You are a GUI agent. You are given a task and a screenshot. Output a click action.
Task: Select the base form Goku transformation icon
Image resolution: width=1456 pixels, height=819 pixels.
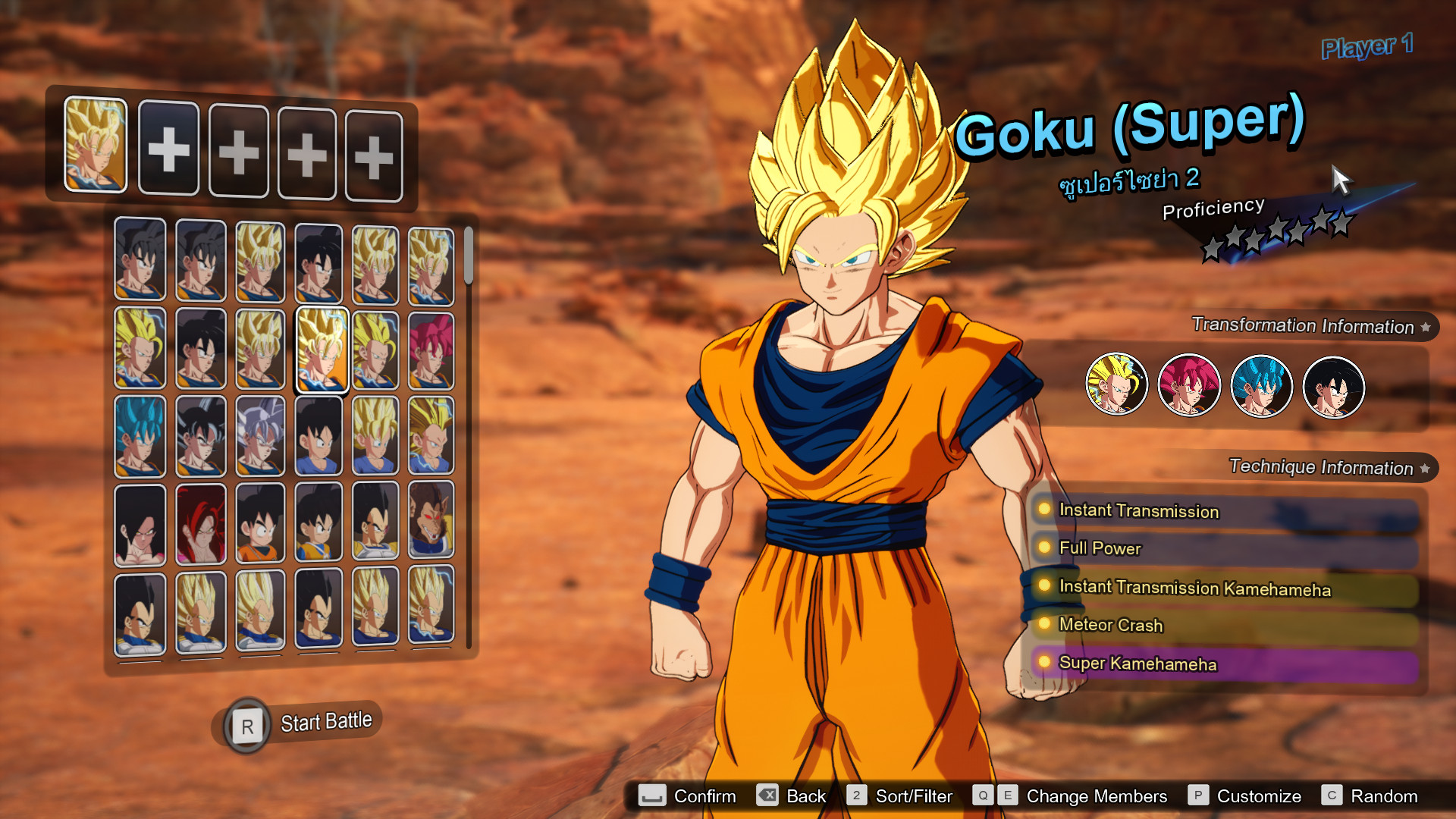(1333, 387)
